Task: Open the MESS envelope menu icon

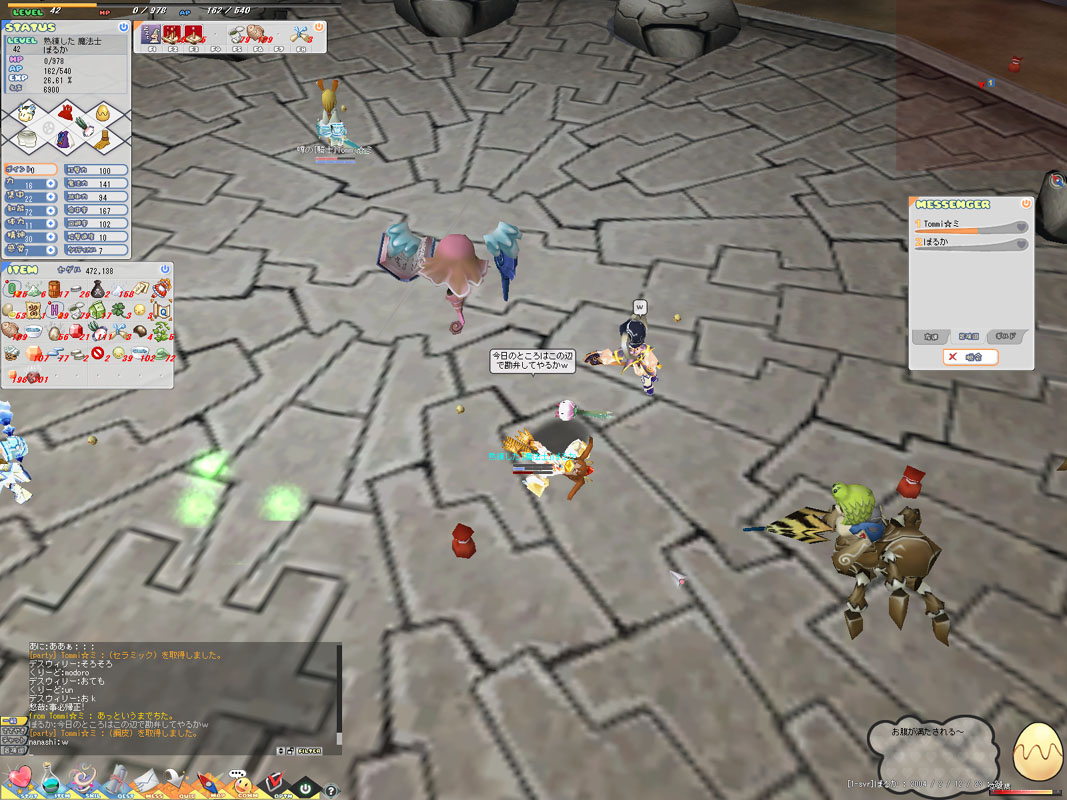Action: click(148, 780)
